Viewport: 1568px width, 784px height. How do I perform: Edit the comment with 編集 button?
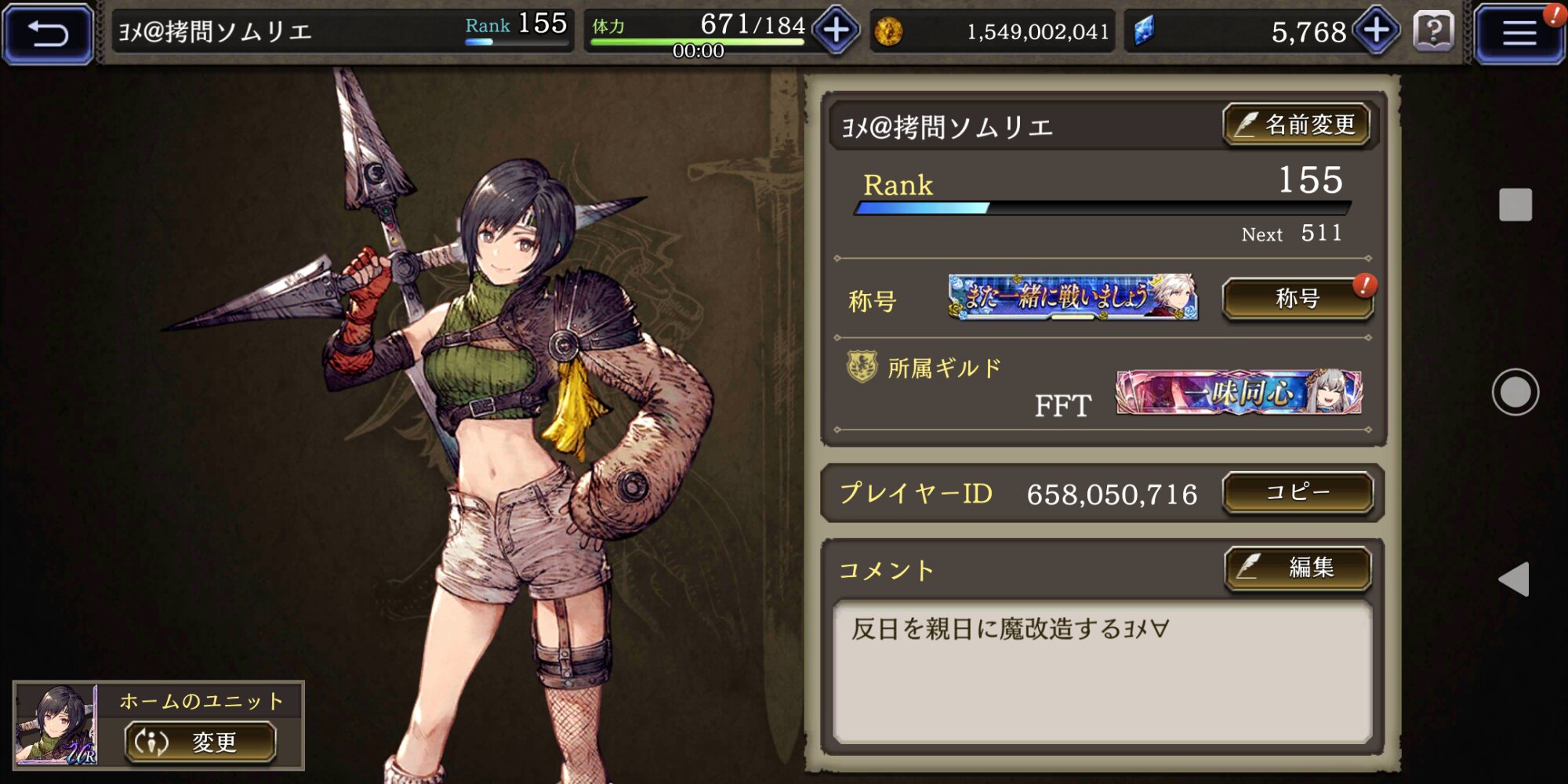coord(1298,567)
